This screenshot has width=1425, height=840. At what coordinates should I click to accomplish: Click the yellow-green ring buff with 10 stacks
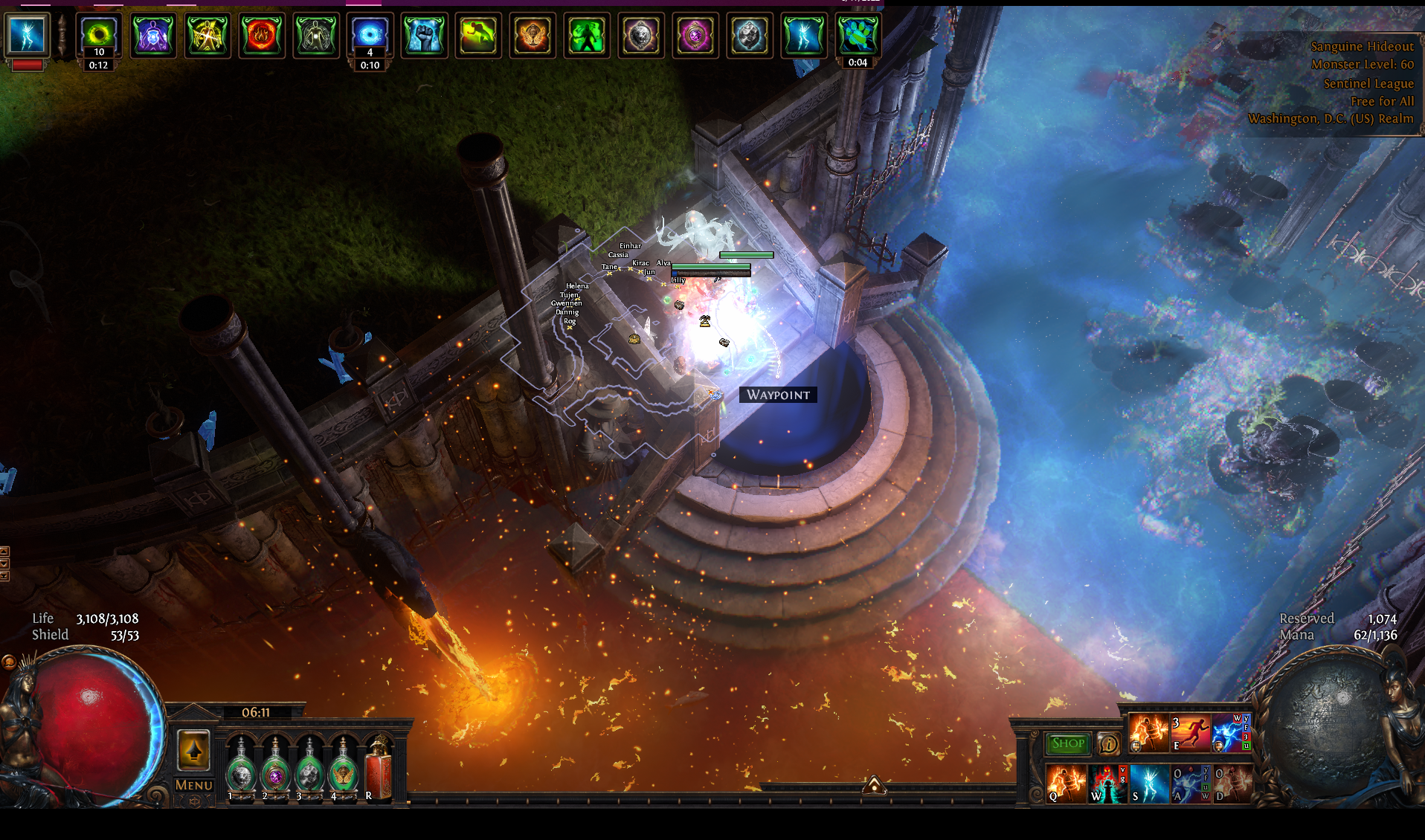(x=98, y=35)
